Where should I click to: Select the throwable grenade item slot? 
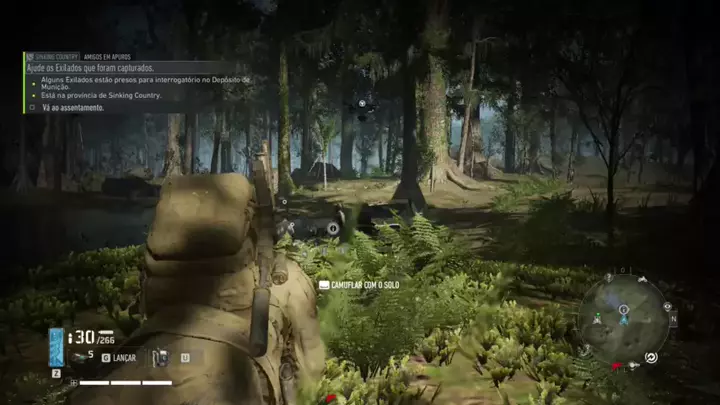[x=79, y=356]
